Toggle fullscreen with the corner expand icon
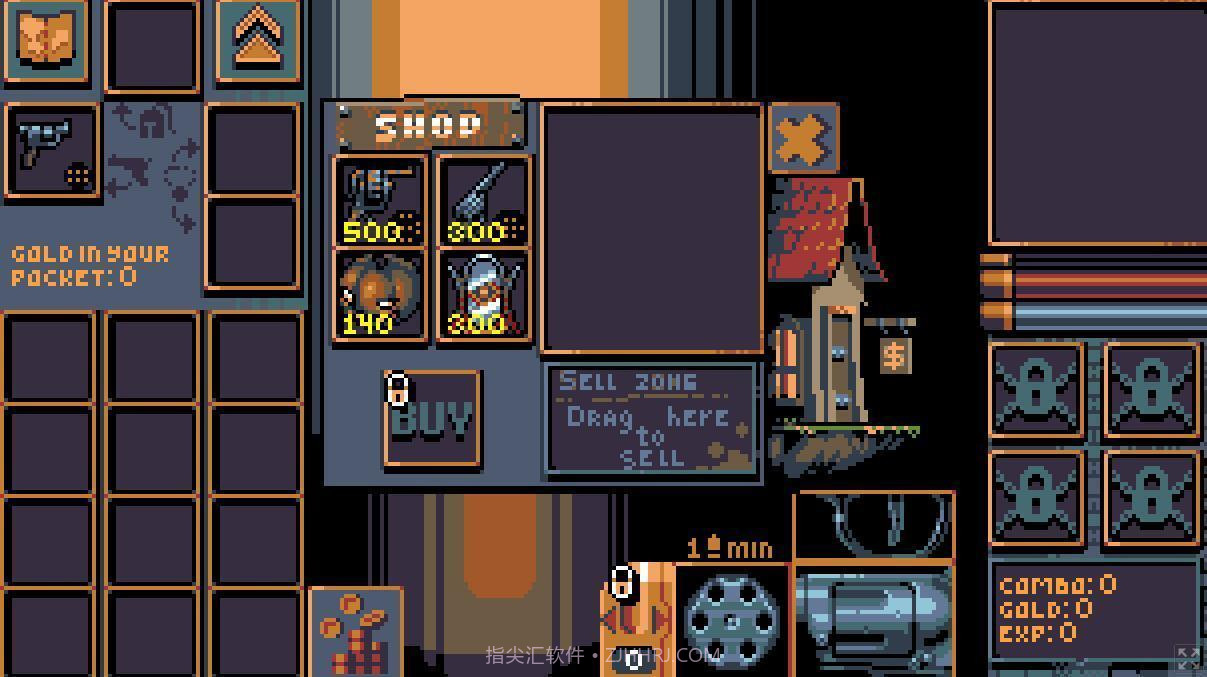This screenshot has height=677, width=1207. click(x=1188, y=657)
